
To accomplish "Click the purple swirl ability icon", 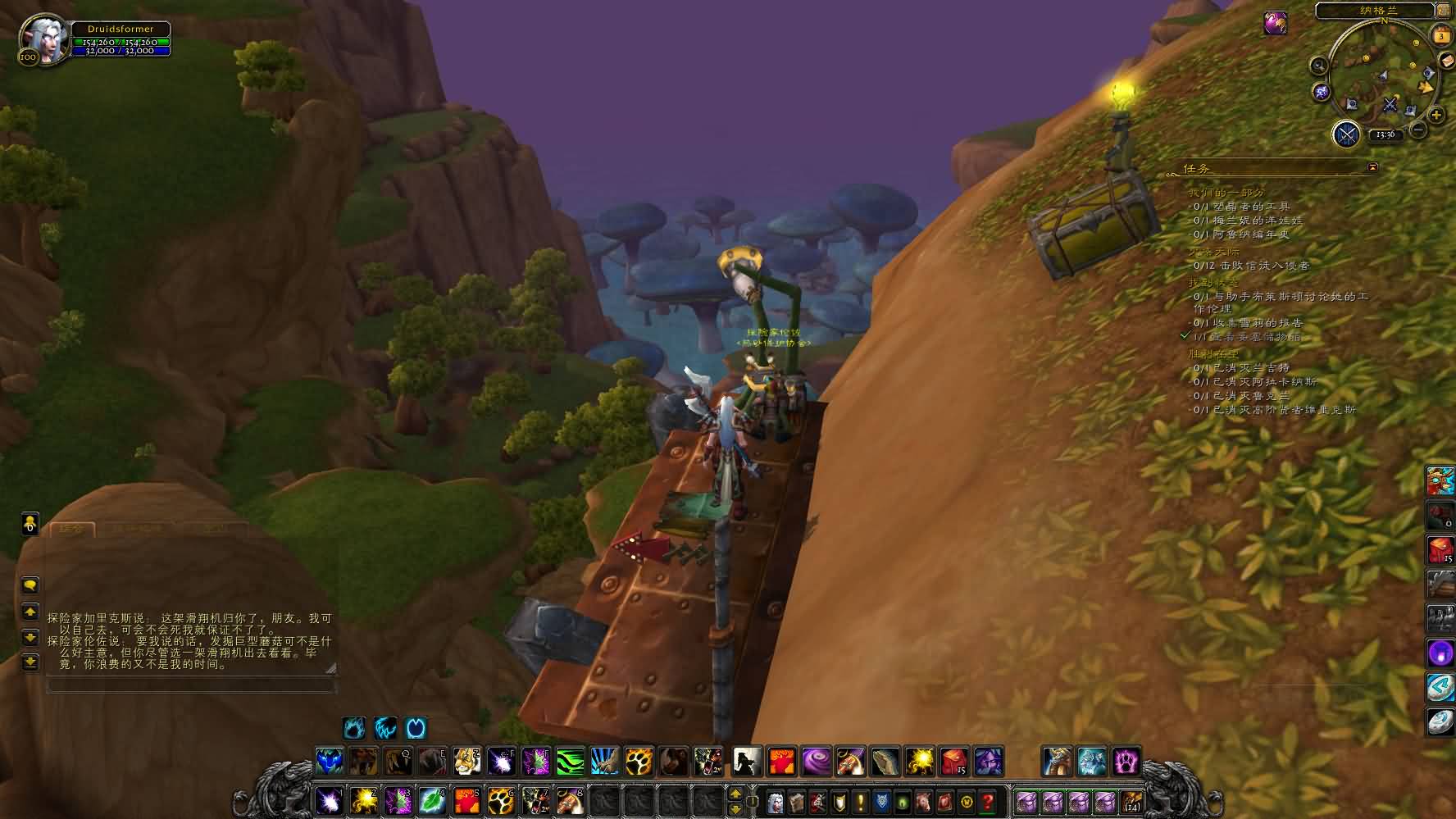I will click(816, 762).
